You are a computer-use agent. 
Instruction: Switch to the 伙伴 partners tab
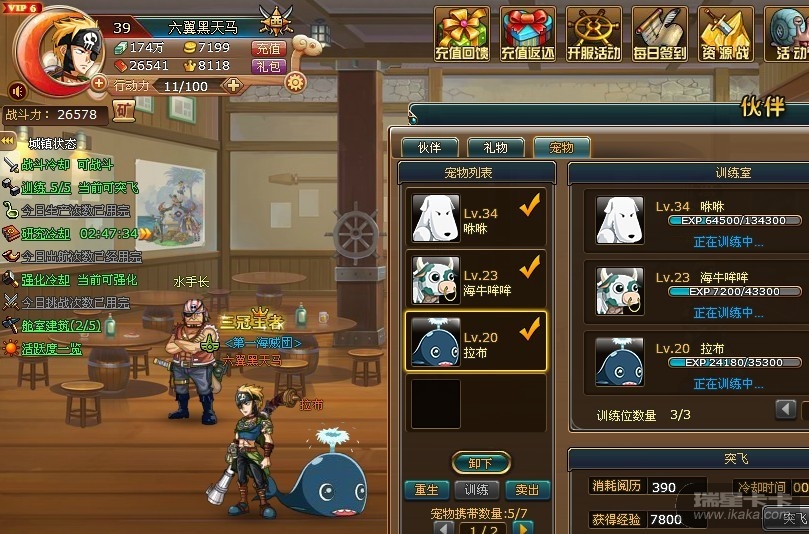click(x=429, y=148)
